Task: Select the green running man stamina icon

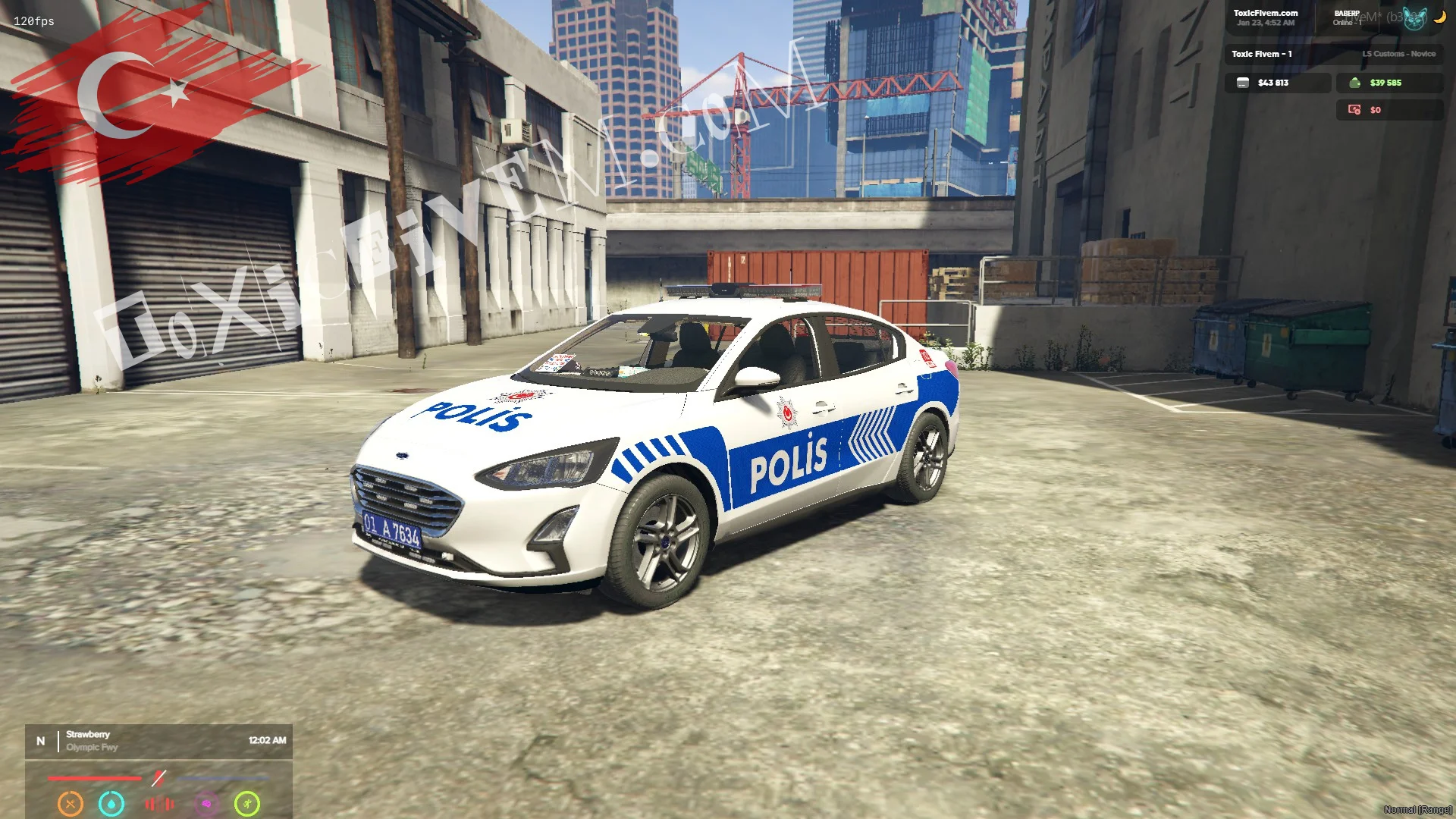Action: [247, 803]
